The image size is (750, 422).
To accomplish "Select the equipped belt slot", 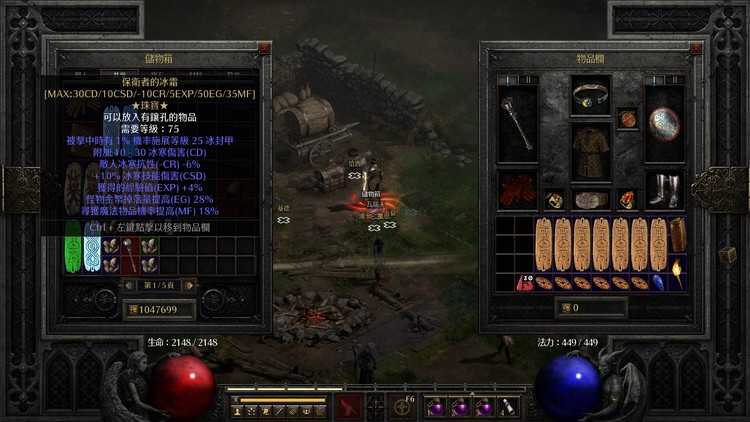I will [x=591, y=199].
